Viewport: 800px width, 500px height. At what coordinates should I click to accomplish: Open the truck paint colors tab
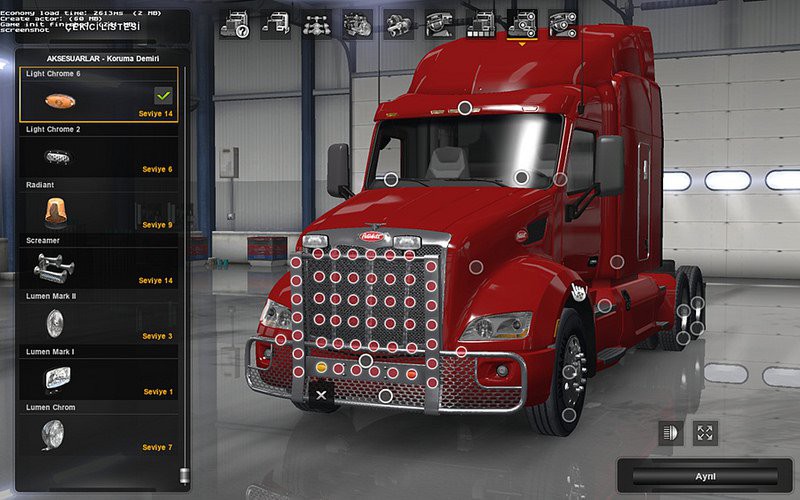tap(481, 24)
